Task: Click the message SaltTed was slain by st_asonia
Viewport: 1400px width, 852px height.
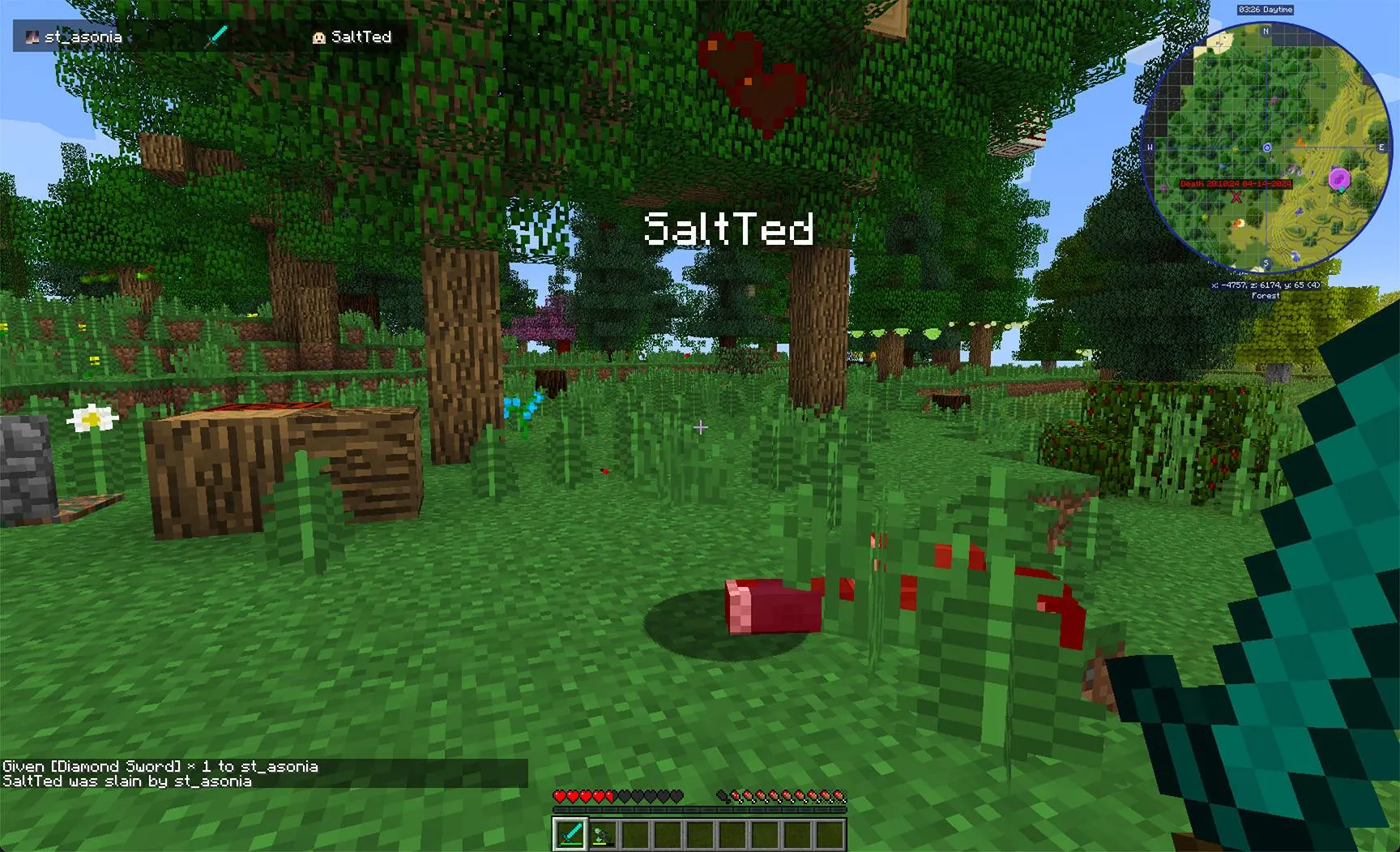Action: 128,781
